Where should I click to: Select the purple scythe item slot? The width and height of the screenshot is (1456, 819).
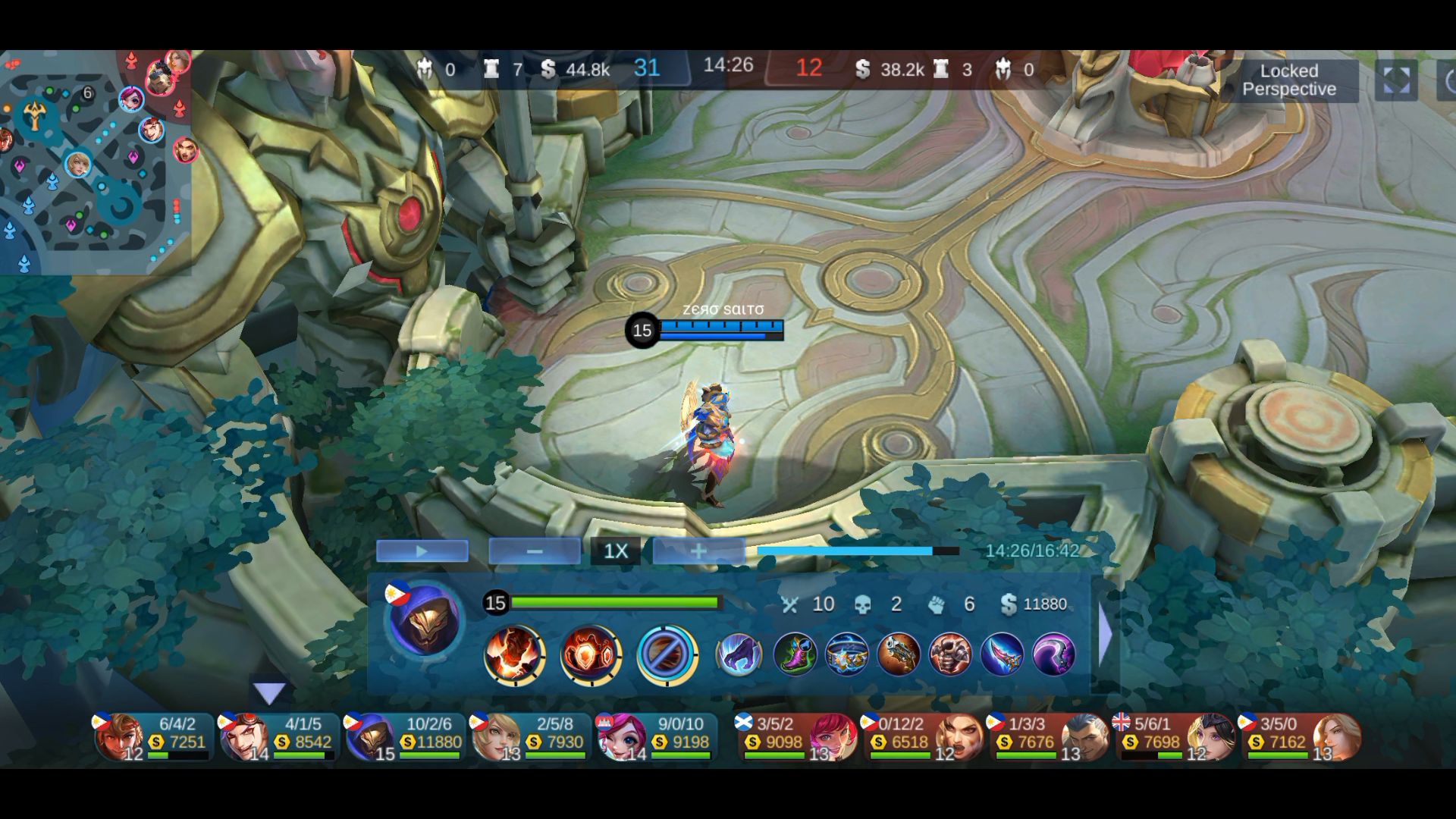[1053, 654]
